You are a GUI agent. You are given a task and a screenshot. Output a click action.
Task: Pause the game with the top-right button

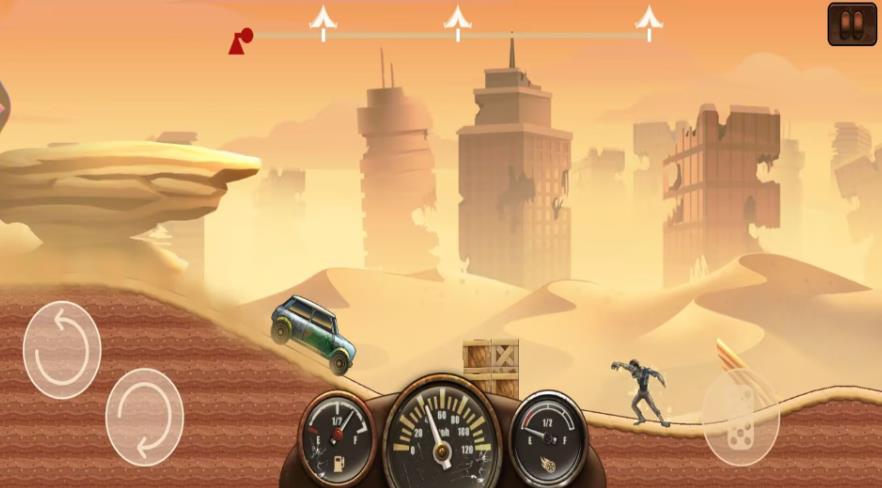point(852,24)
